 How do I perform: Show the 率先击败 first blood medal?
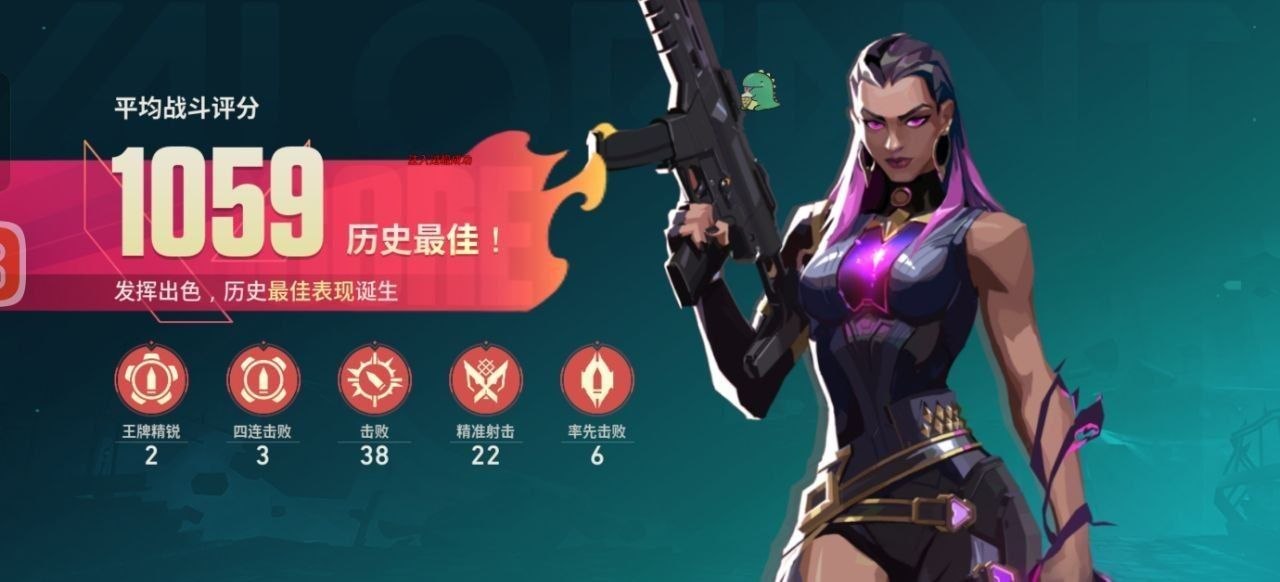[x=596, y=379]
